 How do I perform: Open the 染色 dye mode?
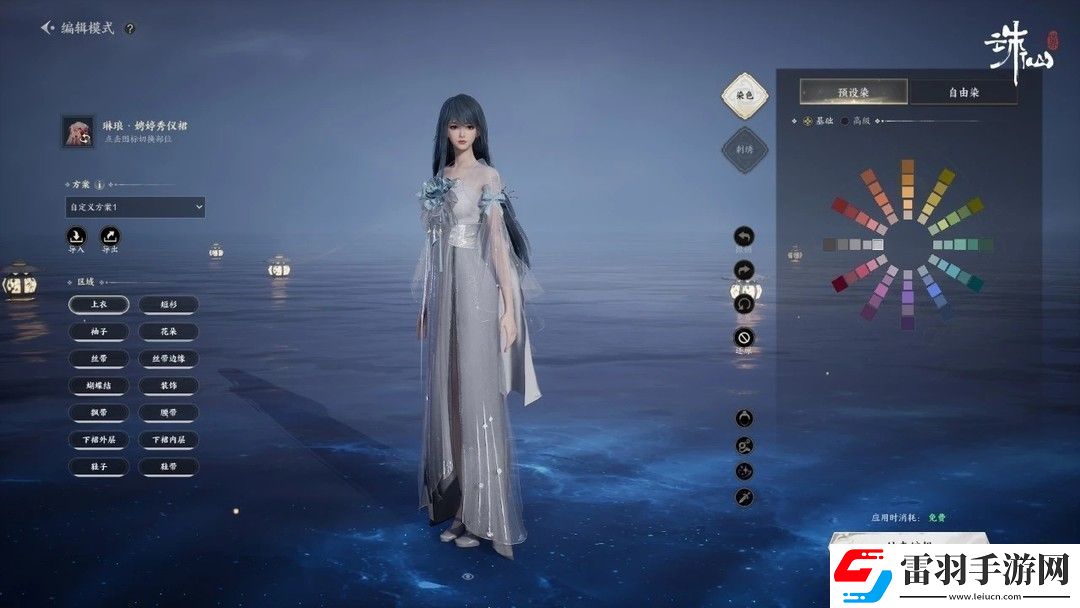click(x=744, y=95)
